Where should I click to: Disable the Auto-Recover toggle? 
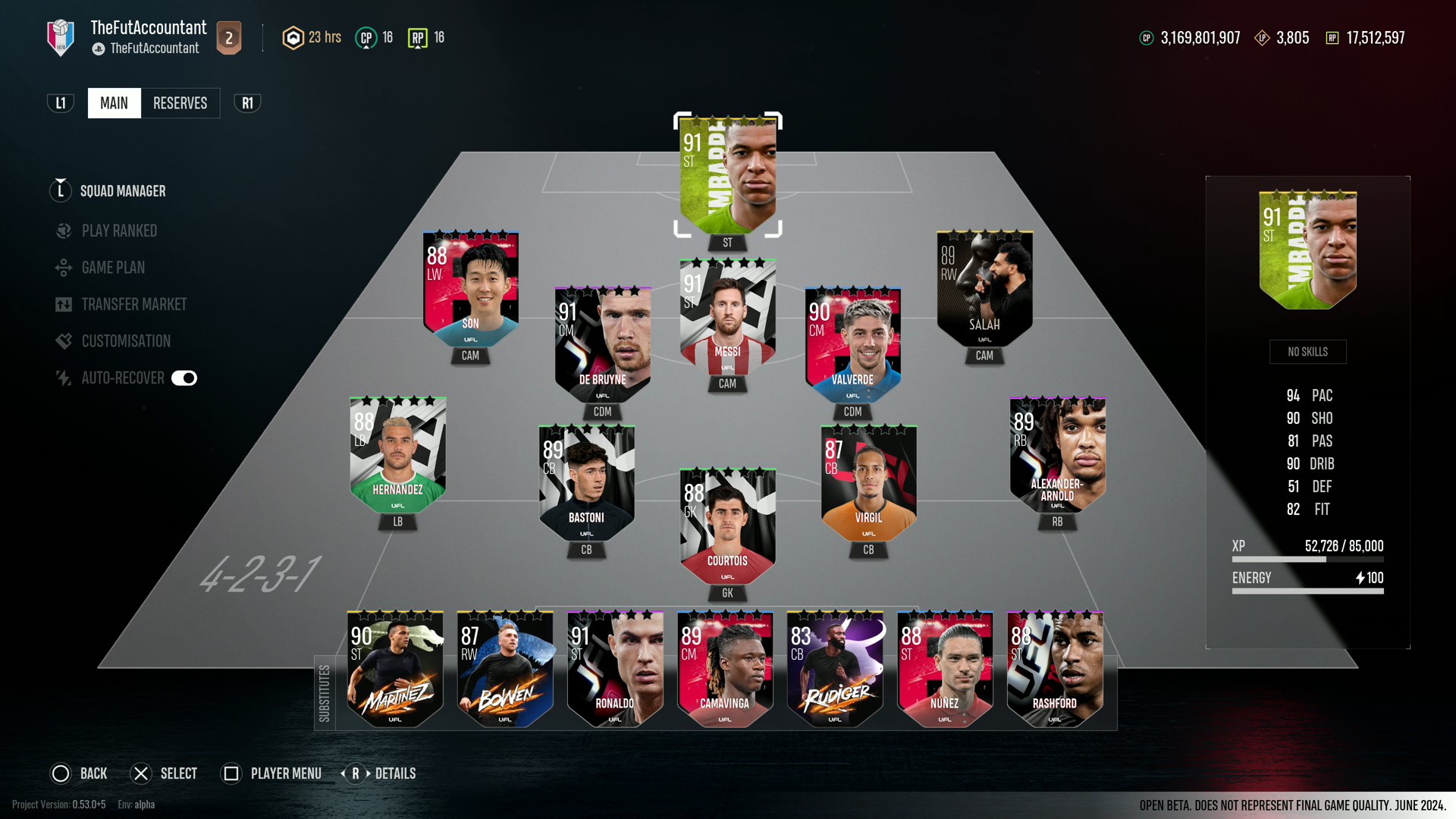coord(186,377)
